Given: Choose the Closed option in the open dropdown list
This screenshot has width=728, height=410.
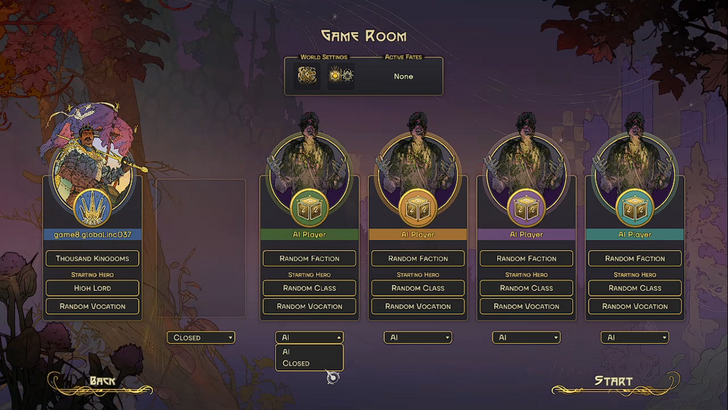Looking at the screenshot, I should click(296, 363).
